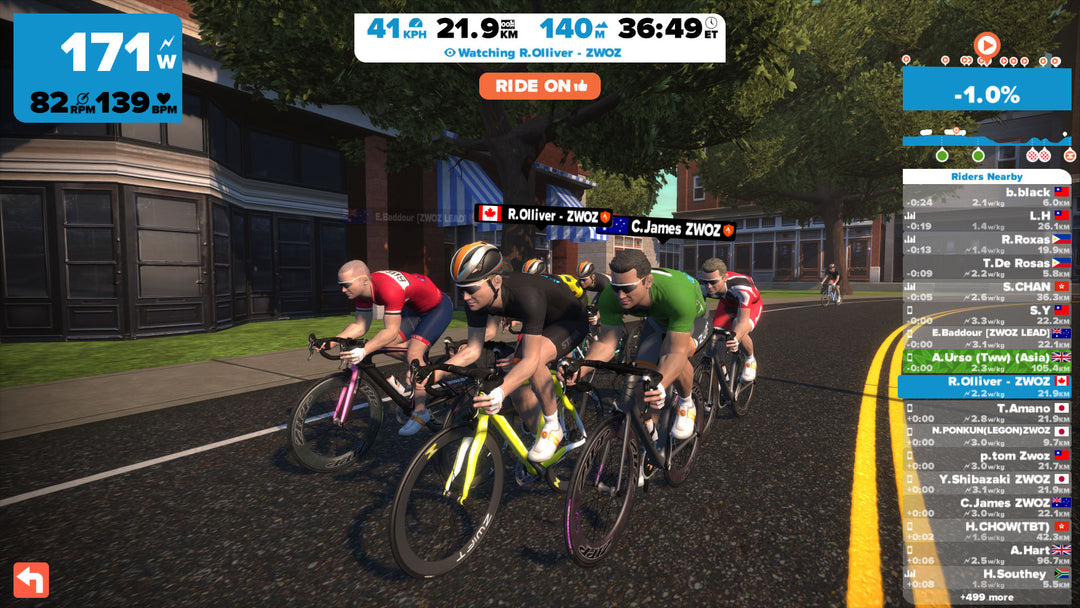1080x608 pixels.
Task: Give a Ride On thumbs up
Action: 539,86
